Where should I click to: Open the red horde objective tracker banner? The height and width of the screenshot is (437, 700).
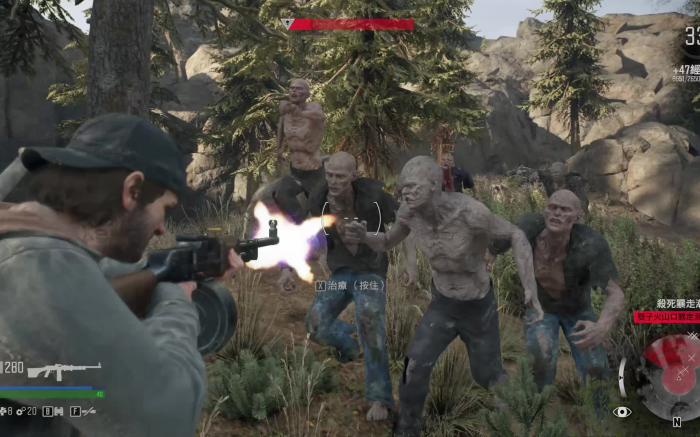pyautogui.click(x=667, y=316)
